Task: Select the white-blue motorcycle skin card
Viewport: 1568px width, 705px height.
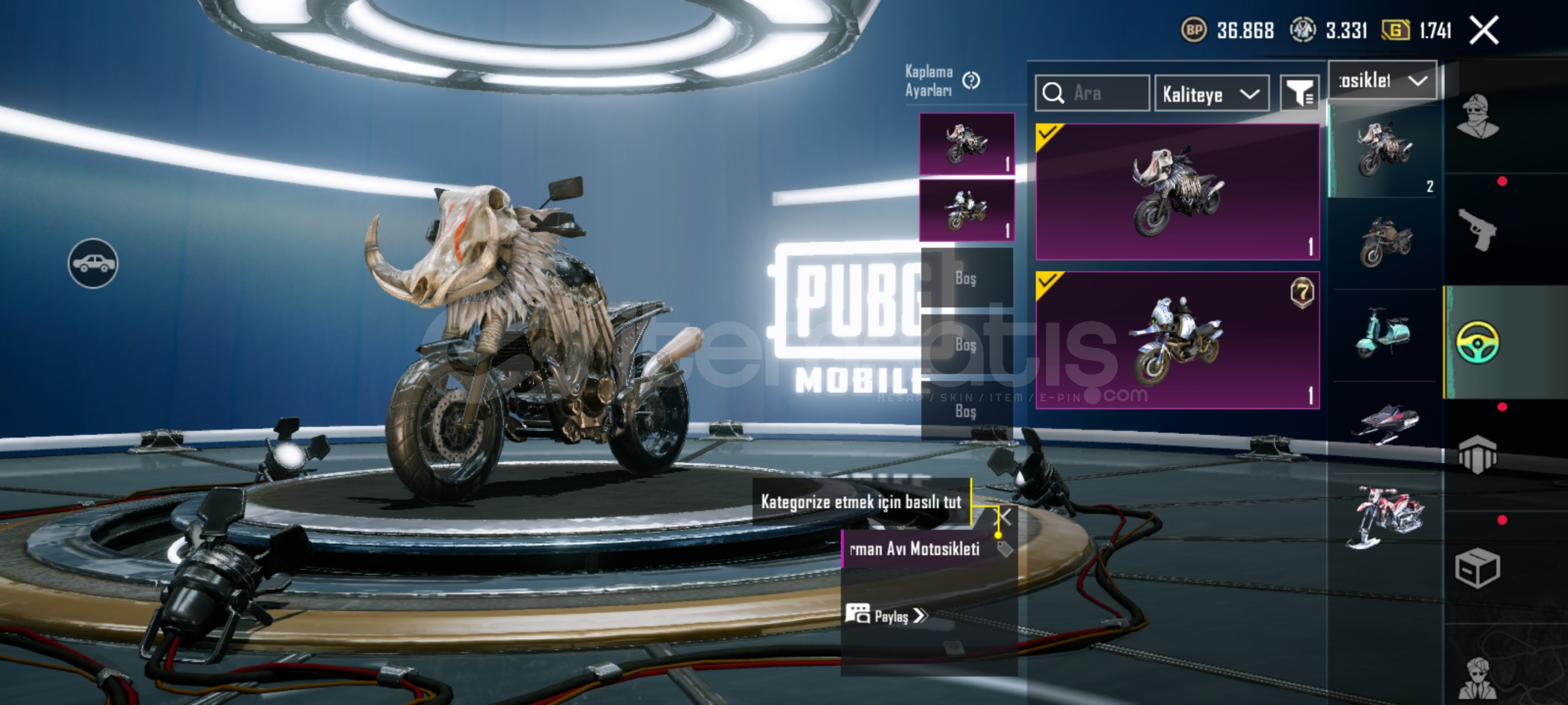Action: (1177, 340)
